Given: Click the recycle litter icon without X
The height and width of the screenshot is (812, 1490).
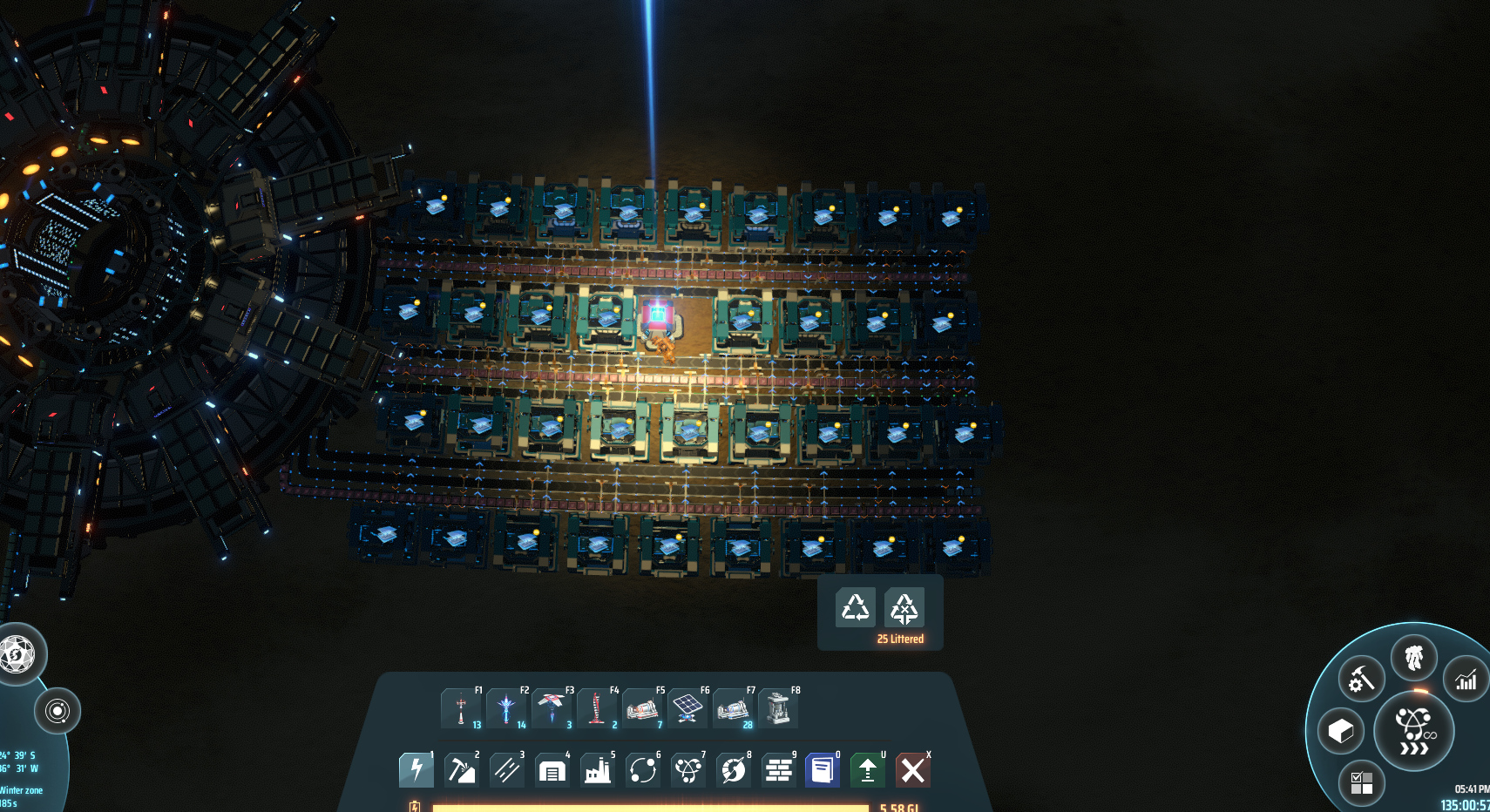Looking at the screenshot, I should tap(855, 608).
